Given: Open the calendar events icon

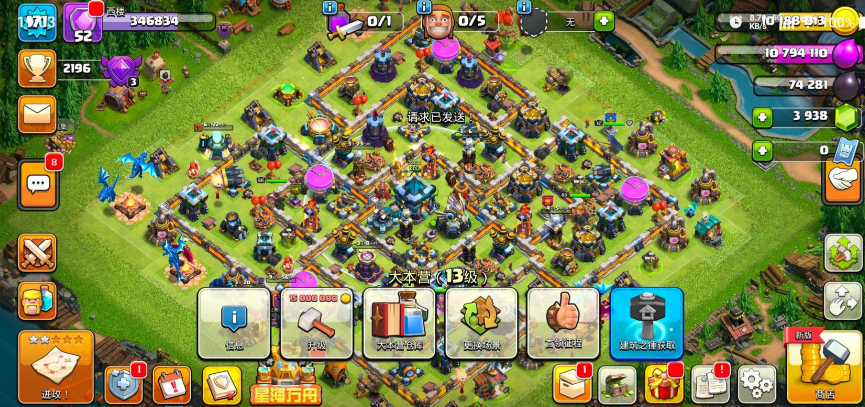Looking at the screenshot, I should pyautogui.click(x=172, y=384).
